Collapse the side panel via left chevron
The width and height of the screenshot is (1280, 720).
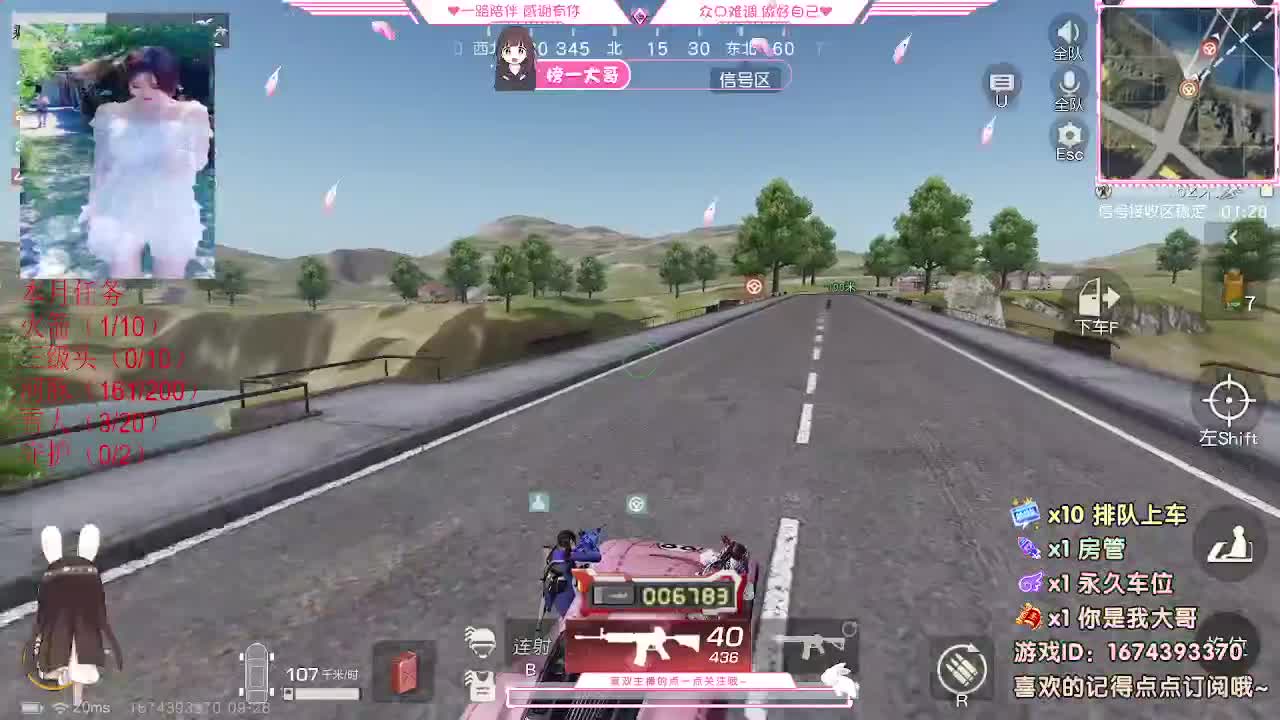(1236, 237)
